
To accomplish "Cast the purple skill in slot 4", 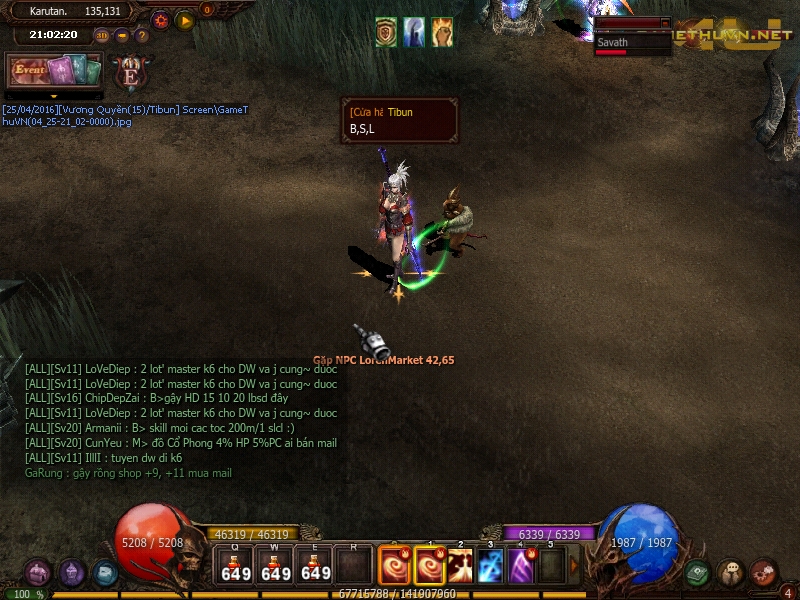I will [521, 566].
